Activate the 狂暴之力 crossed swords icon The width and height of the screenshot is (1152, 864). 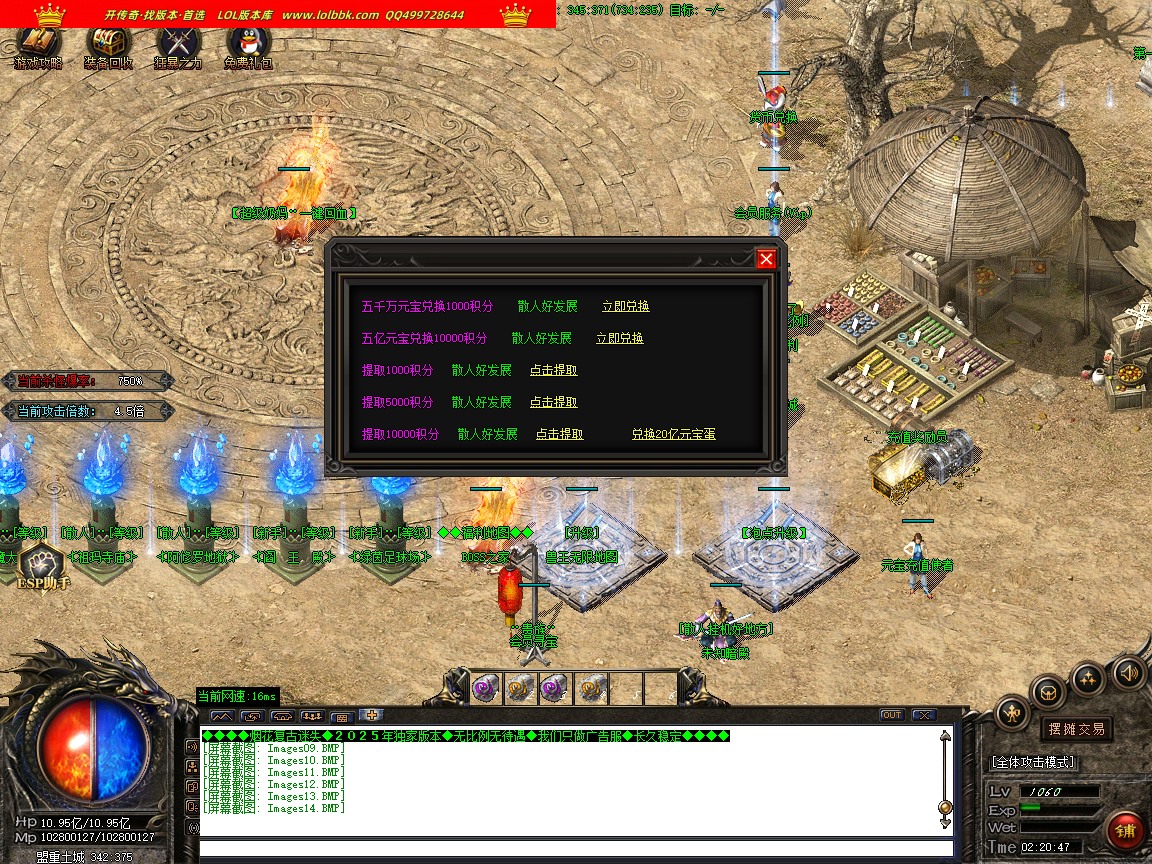178,45
